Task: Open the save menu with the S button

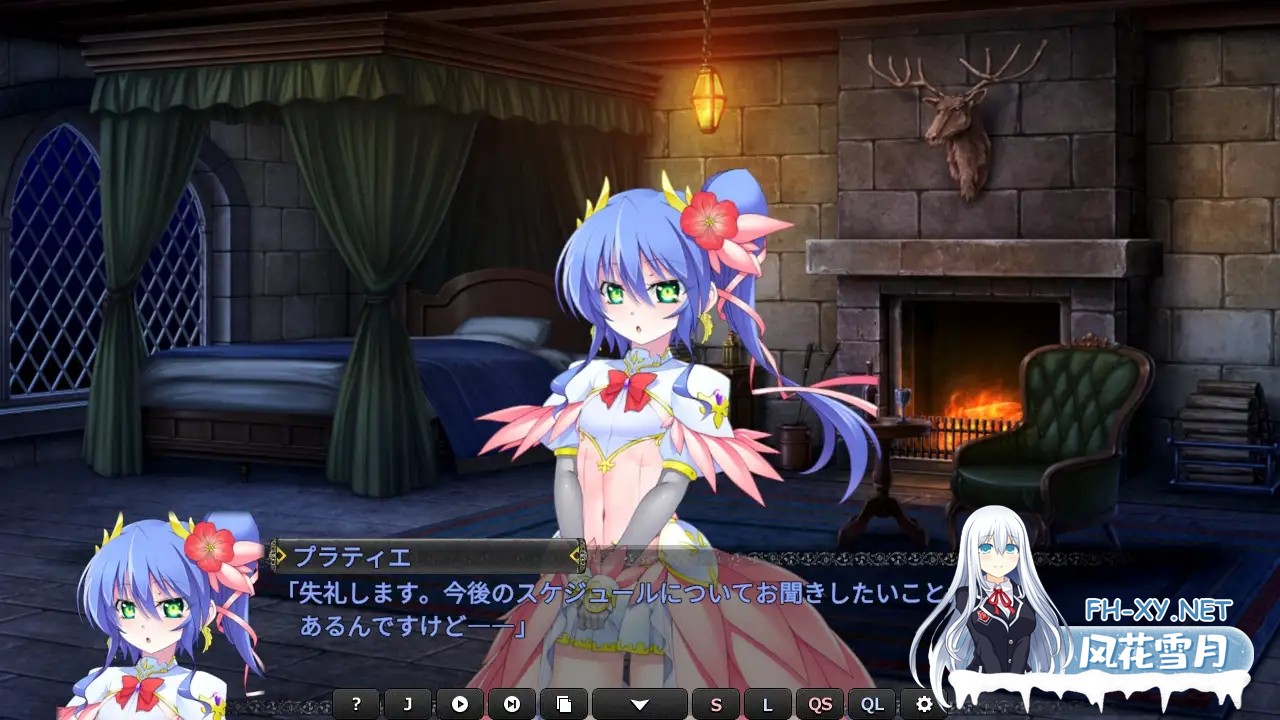Action: 715,705
